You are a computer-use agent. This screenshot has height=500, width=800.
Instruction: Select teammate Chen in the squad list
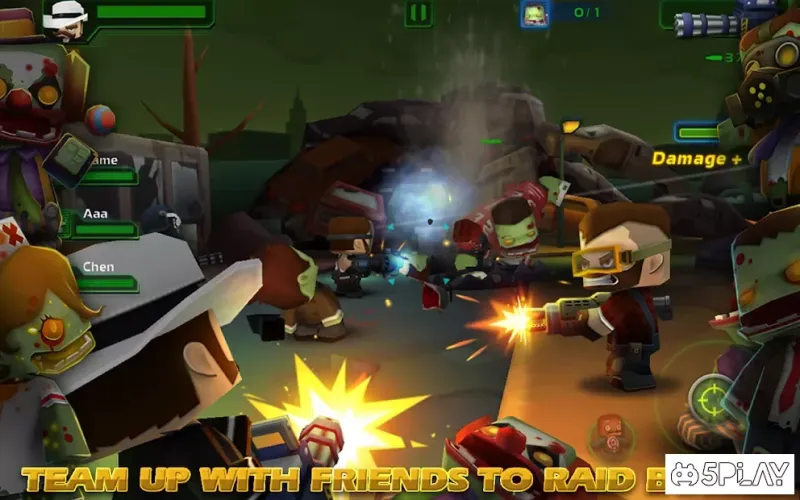pos(100,275)
